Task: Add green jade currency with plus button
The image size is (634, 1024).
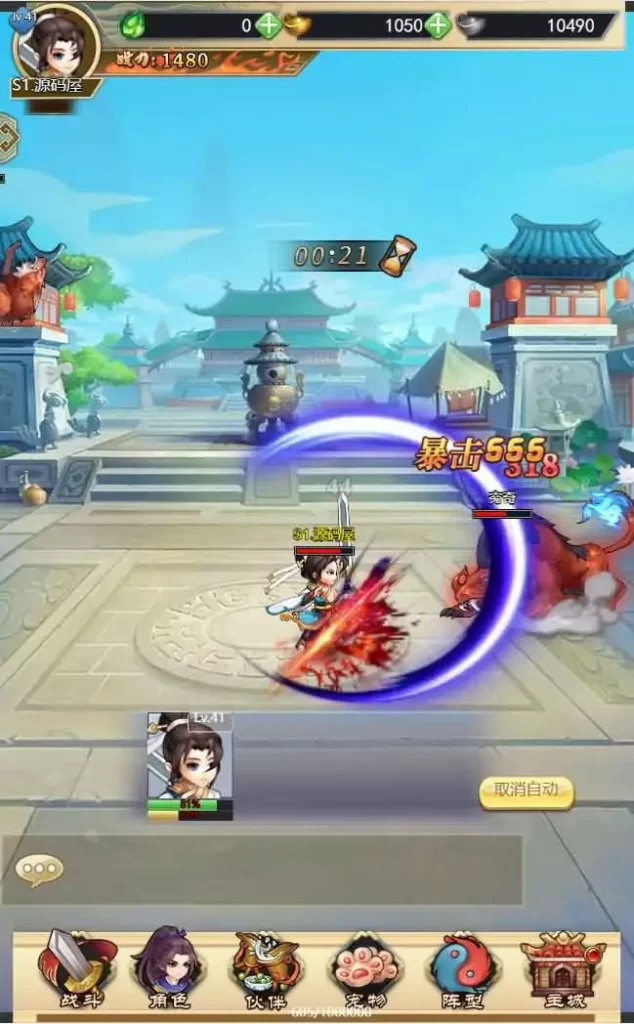Action: point(268,25)
